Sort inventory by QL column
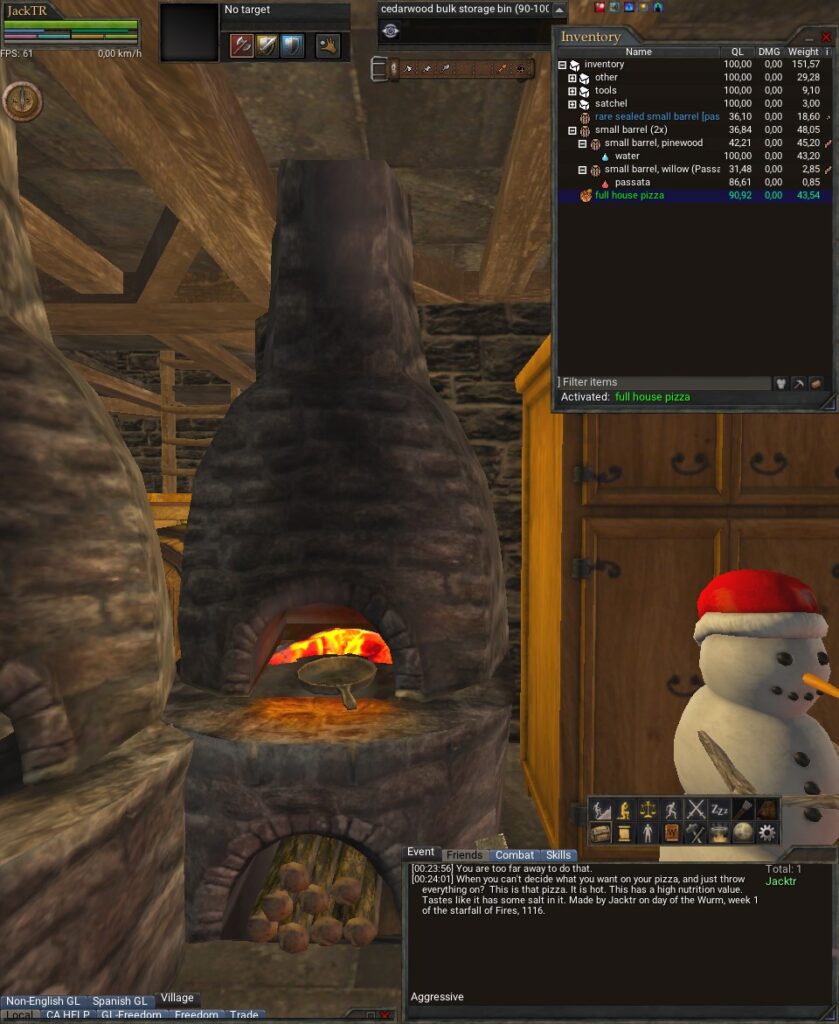This screenshot has width=839, height=1024. click(737, 52)
